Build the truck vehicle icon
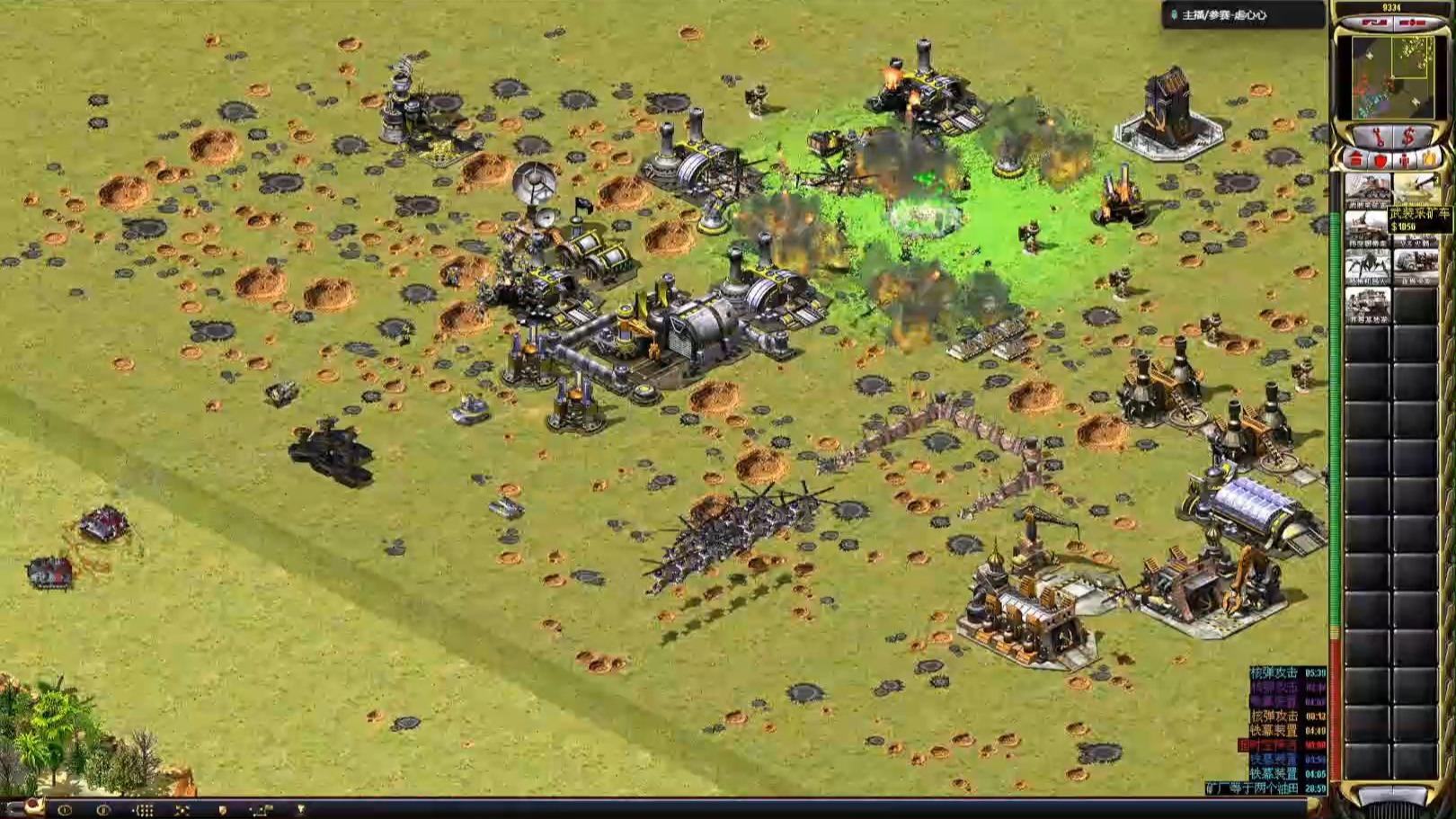This screenshot has width=1456, height=819. [1416, 268]
